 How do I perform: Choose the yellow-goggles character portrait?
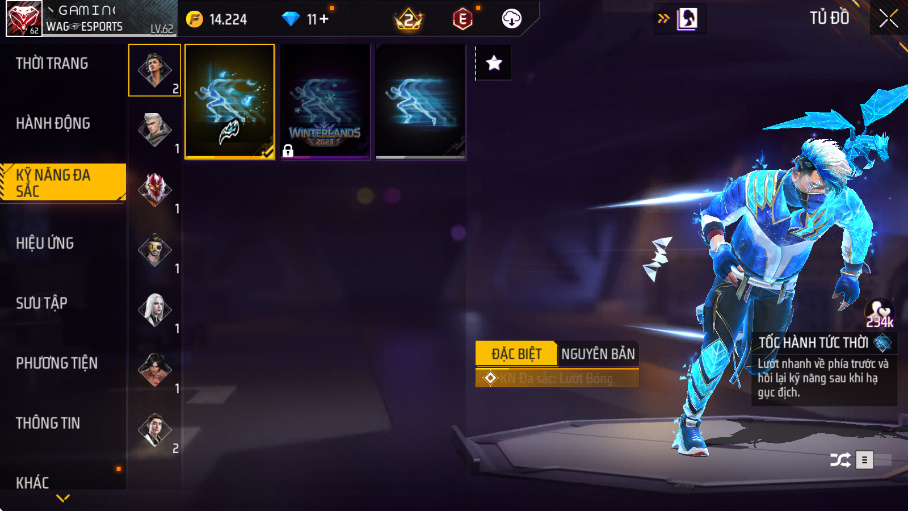155,249
